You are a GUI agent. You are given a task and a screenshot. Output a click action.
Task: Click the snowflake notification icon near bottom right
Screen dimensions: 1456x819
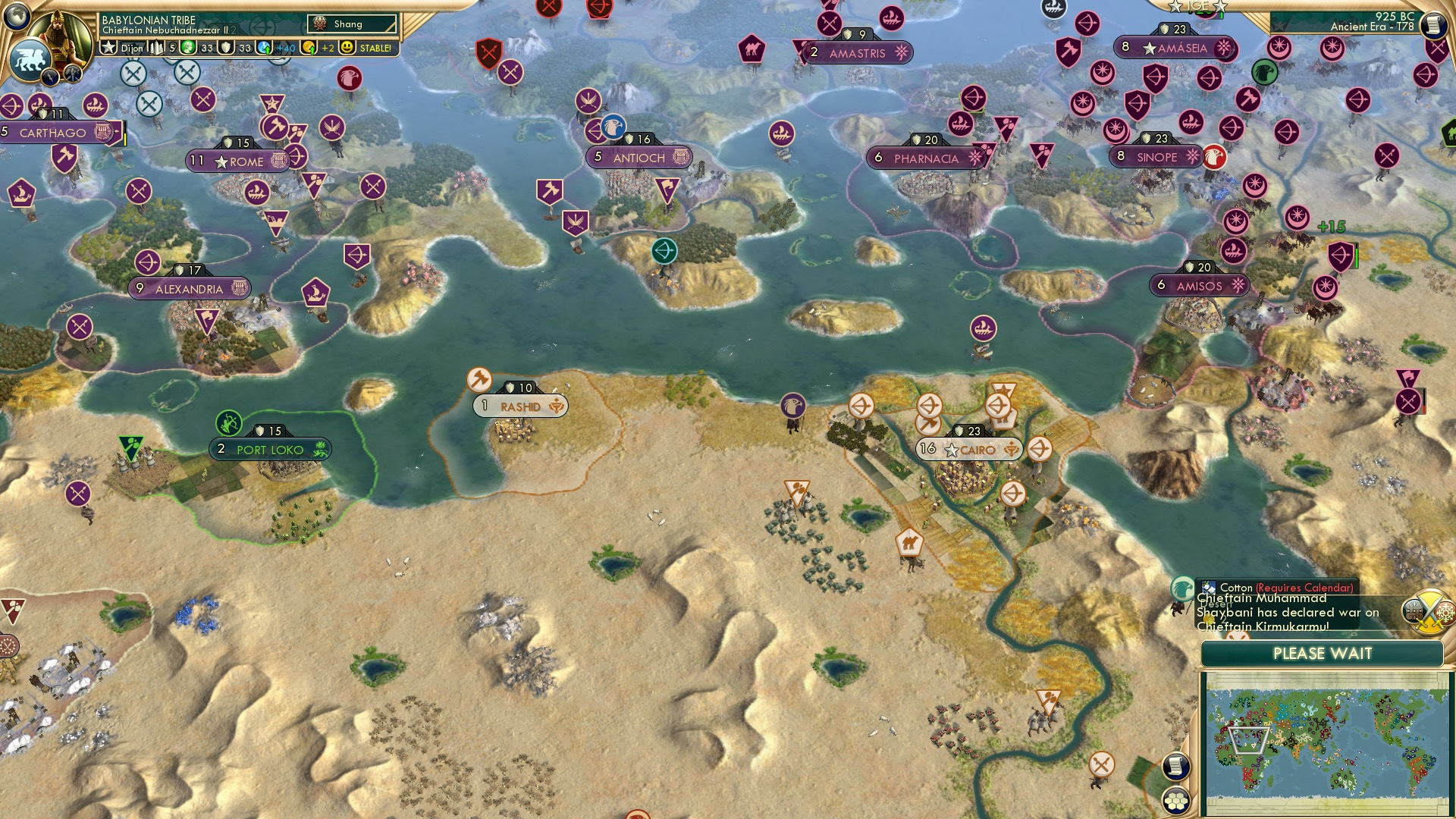pyautogui.click(x=1445, y=614)
